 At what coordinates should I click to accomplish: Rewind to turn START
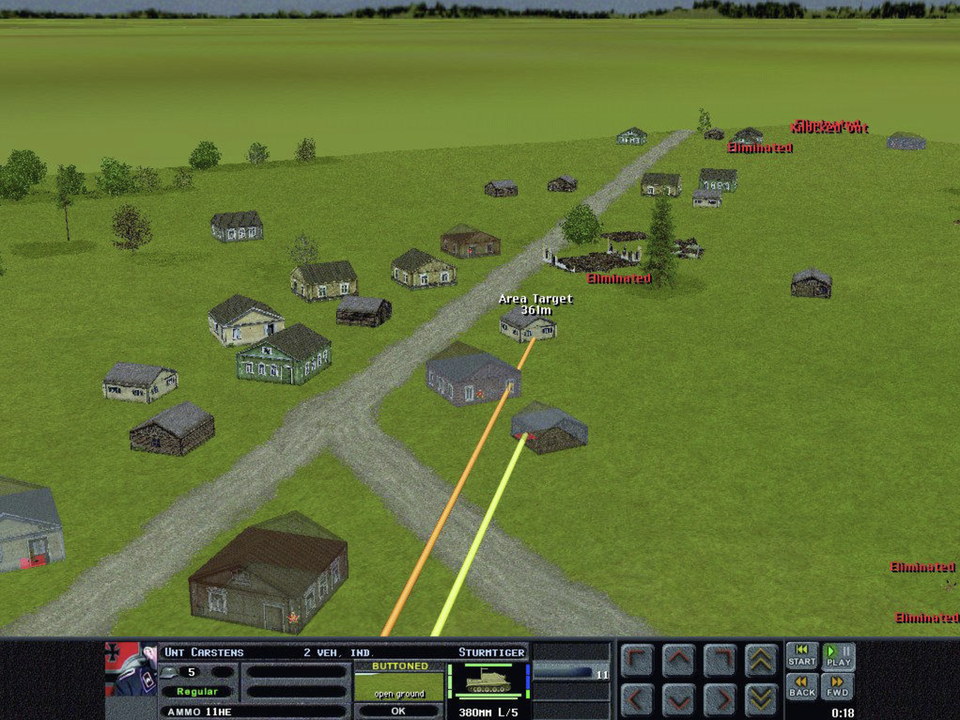pyautogui.click(x=801, y=656)
